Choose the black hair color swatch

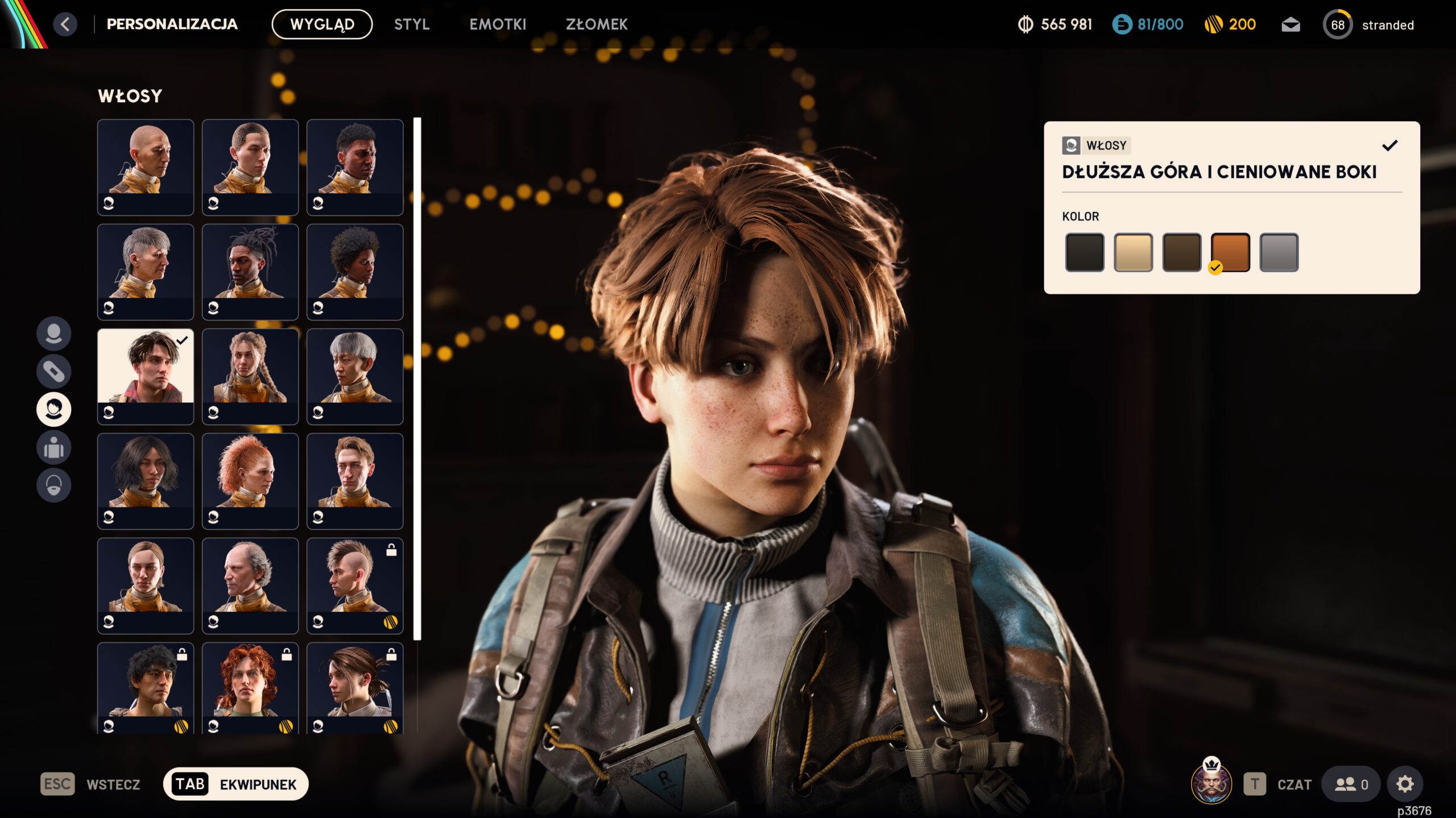click(x=1085, y=252)
